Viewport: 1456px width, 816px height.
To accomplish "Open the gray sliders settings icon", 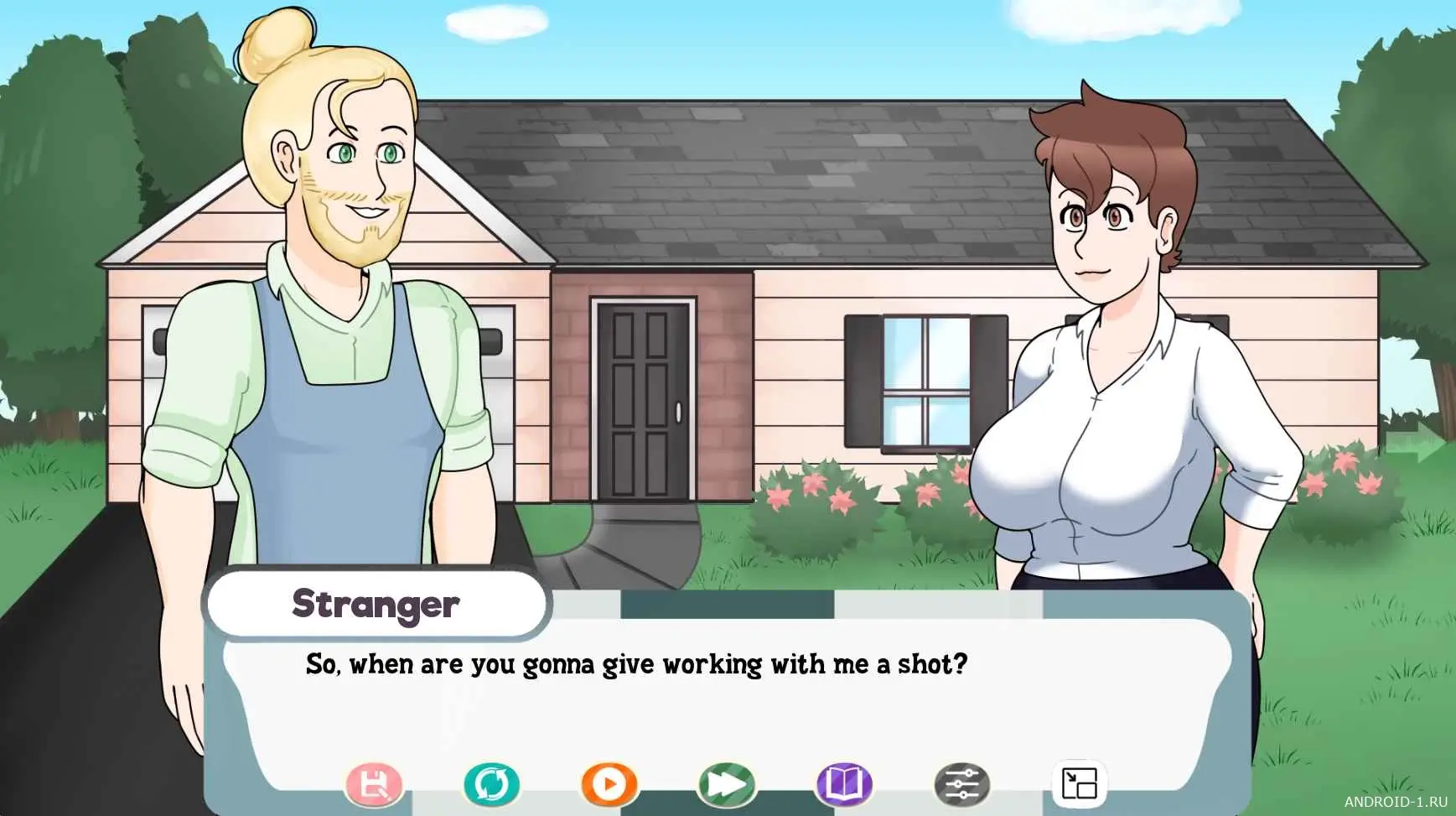I will click(961, 785).
